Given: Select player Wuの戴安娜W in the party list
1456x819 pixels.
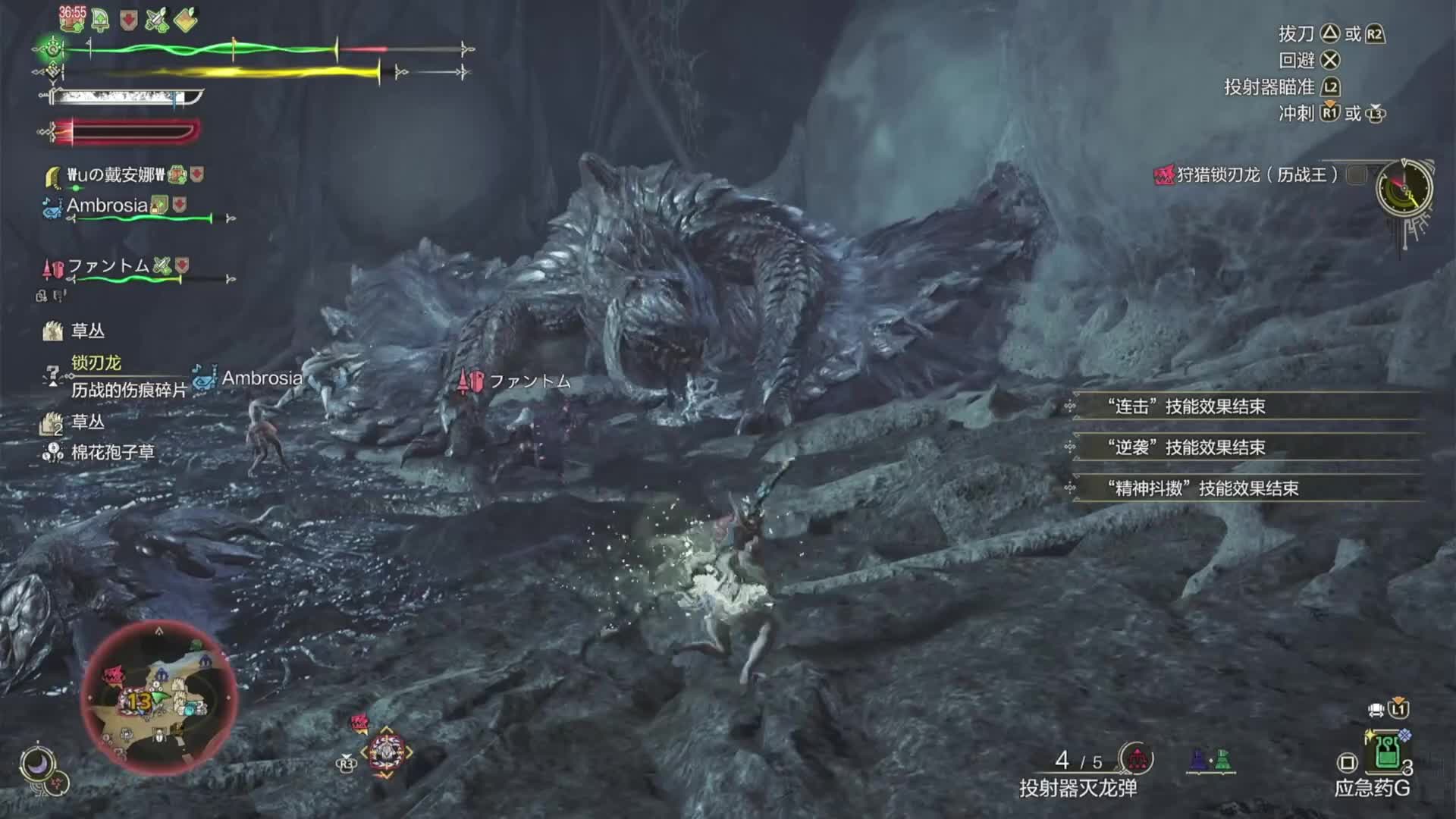Looking at the screenshot, I should click(x=115, y=175).
